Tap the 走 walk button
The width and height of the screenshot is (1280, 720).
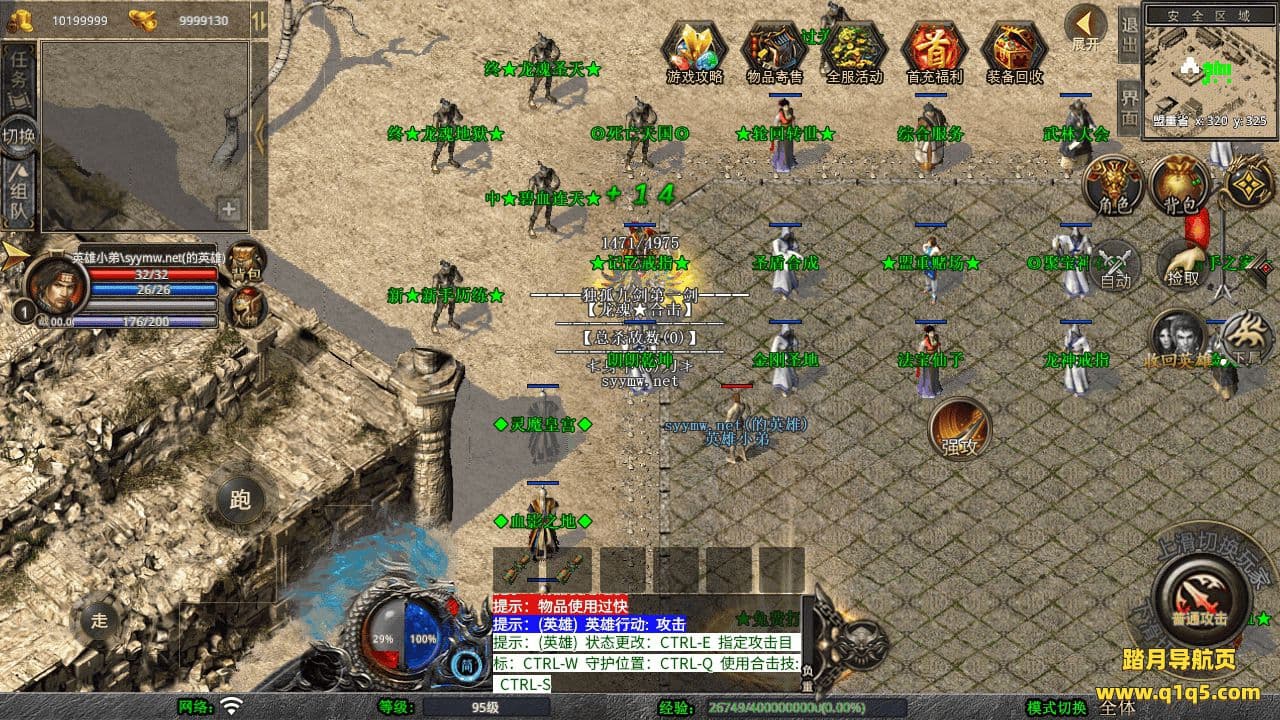coord(99,619)
